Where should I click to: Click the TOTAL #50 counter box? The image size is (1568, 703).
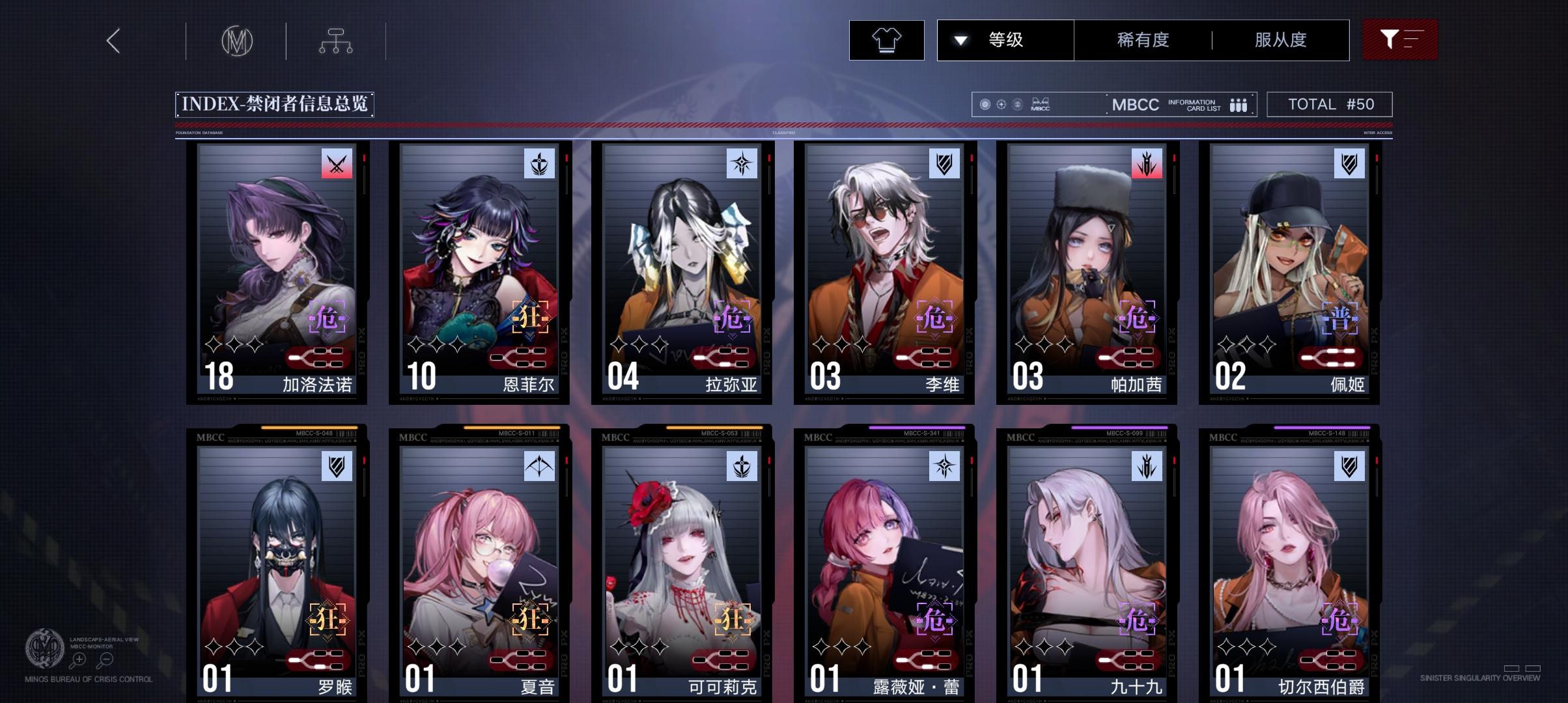click(1329, 103)
